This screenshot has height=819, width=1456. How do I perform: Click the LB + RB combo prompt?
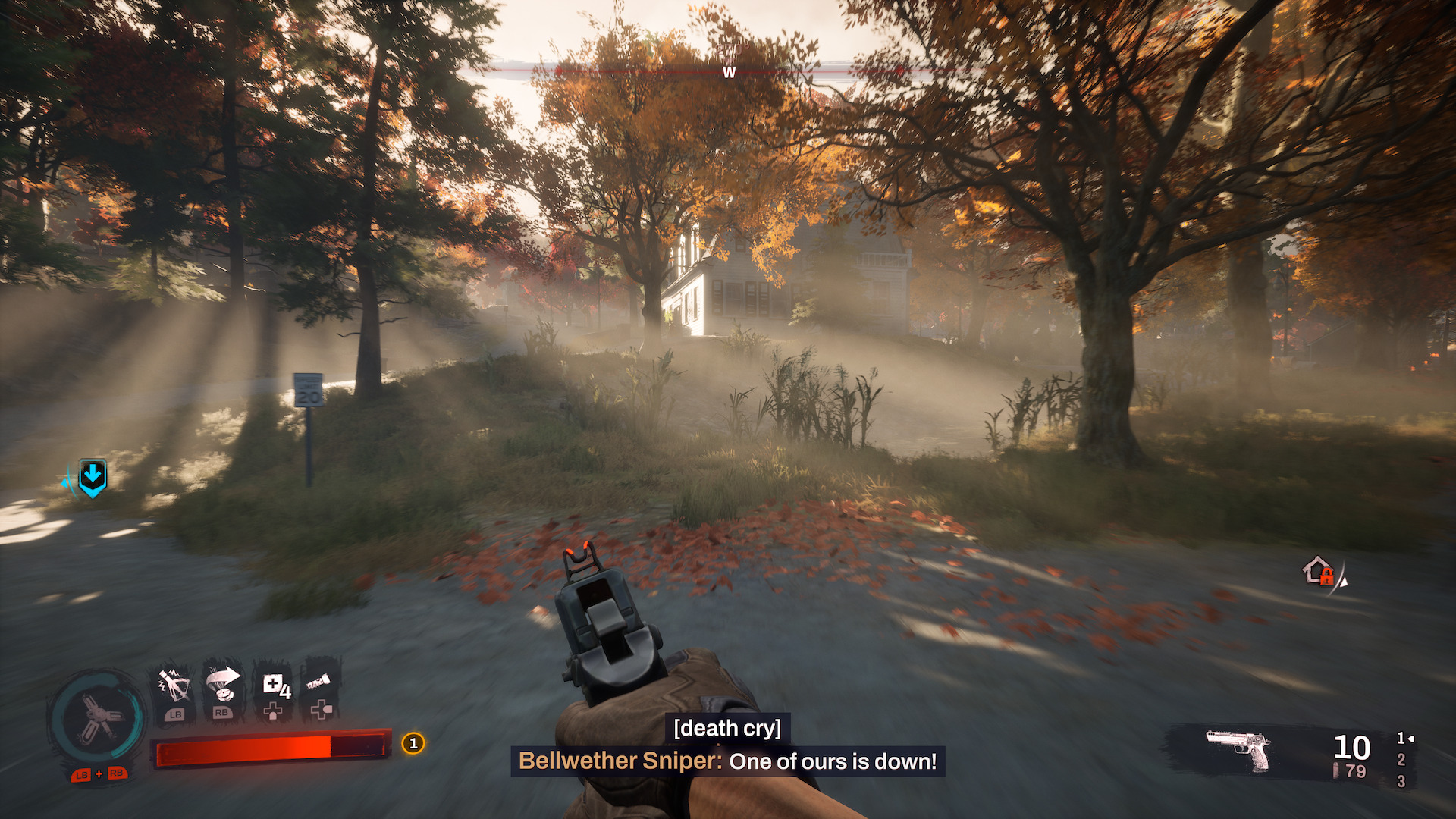99,776
